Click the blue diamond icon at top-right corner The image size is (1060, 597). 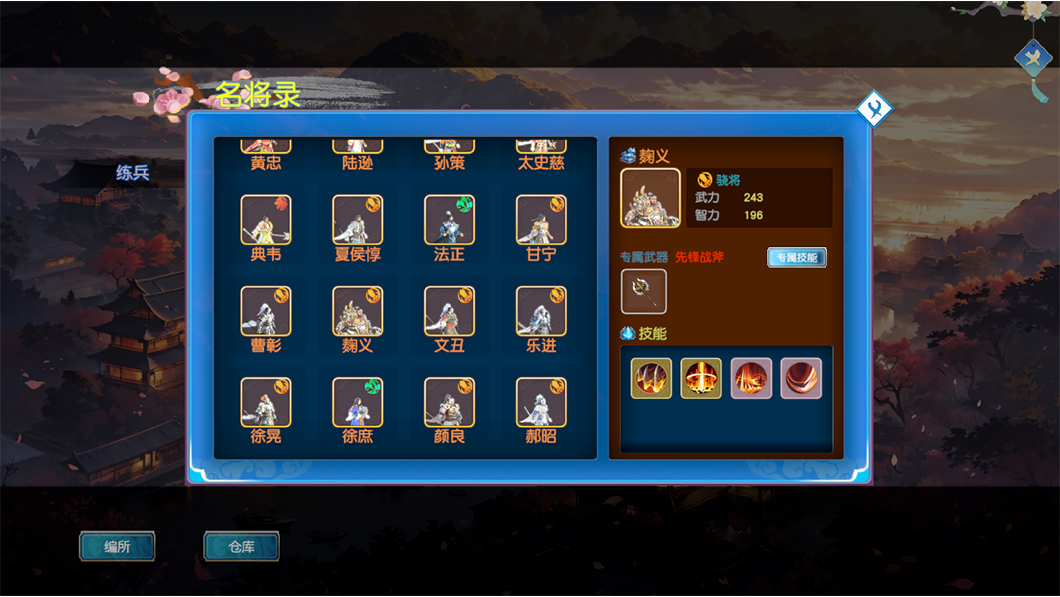coord(1033,58)
